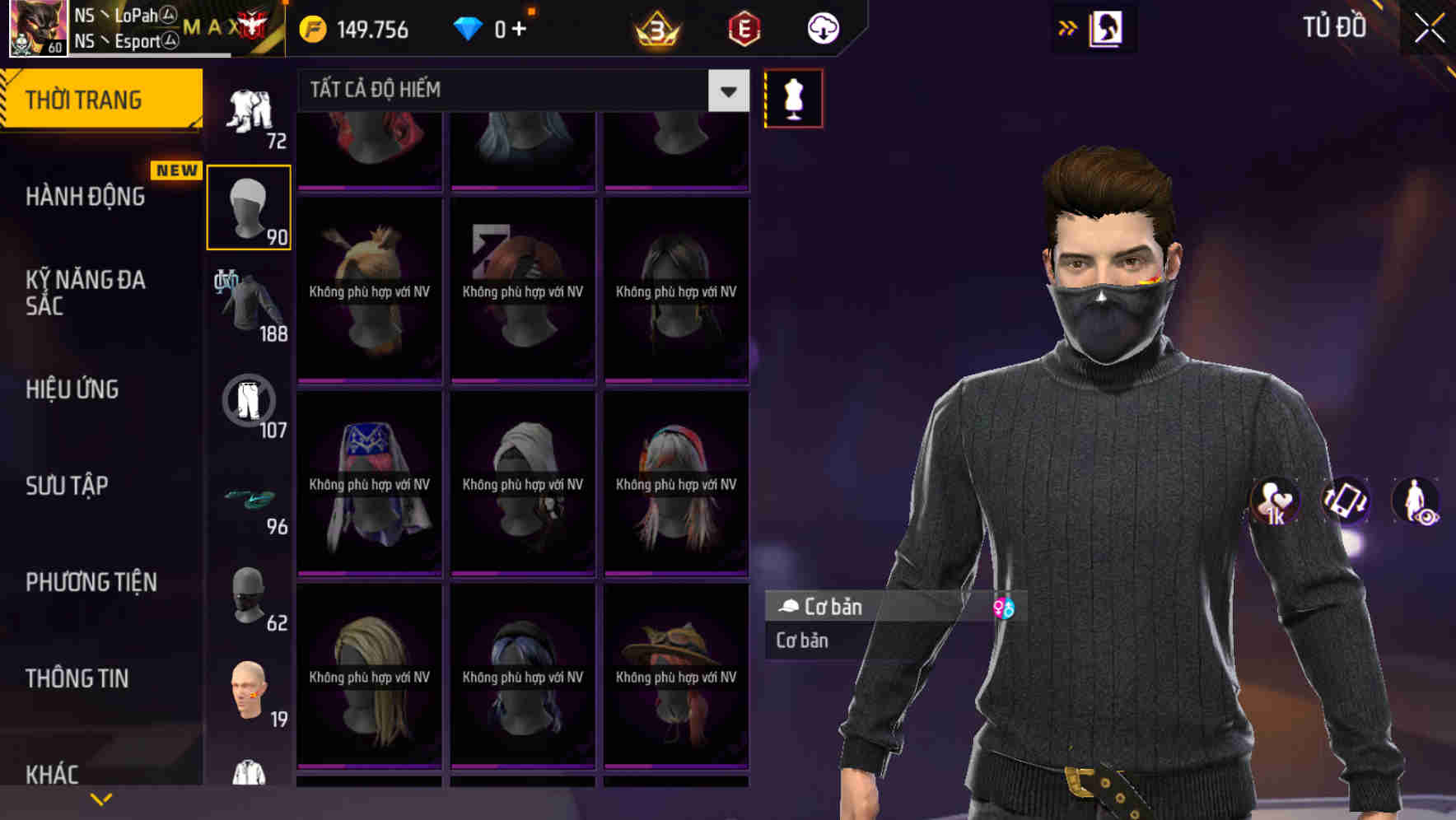1456x820 pixels.
Task: Toggle the mannequin preview icon
Action: (793, 97)
